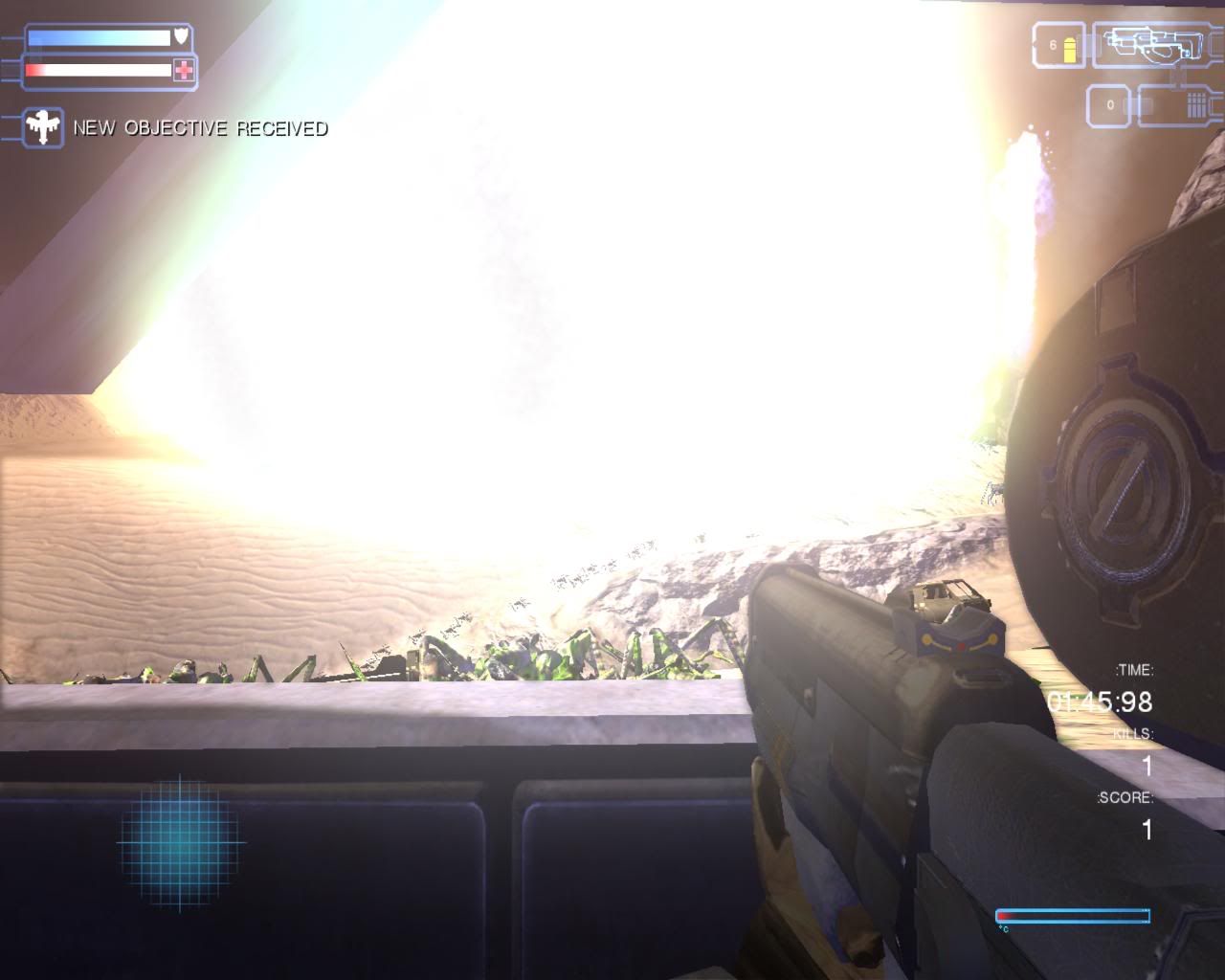
Task: Select the secondary ammo clip icon
Action: tap(1197, 104)
